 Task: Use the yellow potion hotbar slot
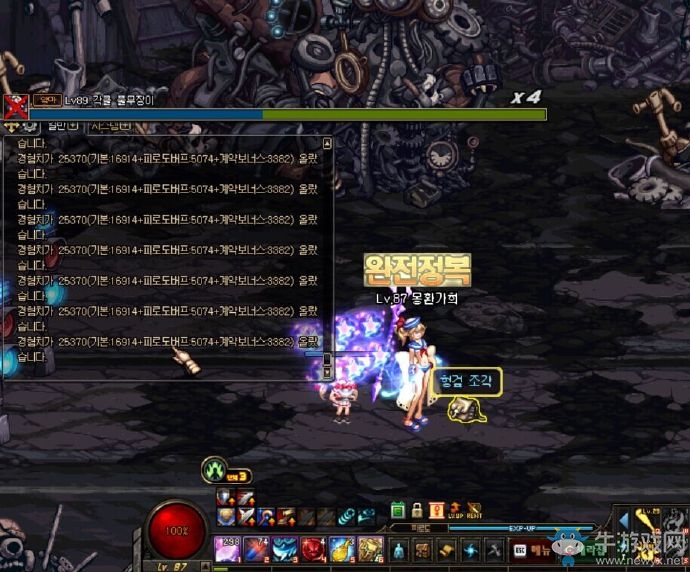(x=341, y=549)
